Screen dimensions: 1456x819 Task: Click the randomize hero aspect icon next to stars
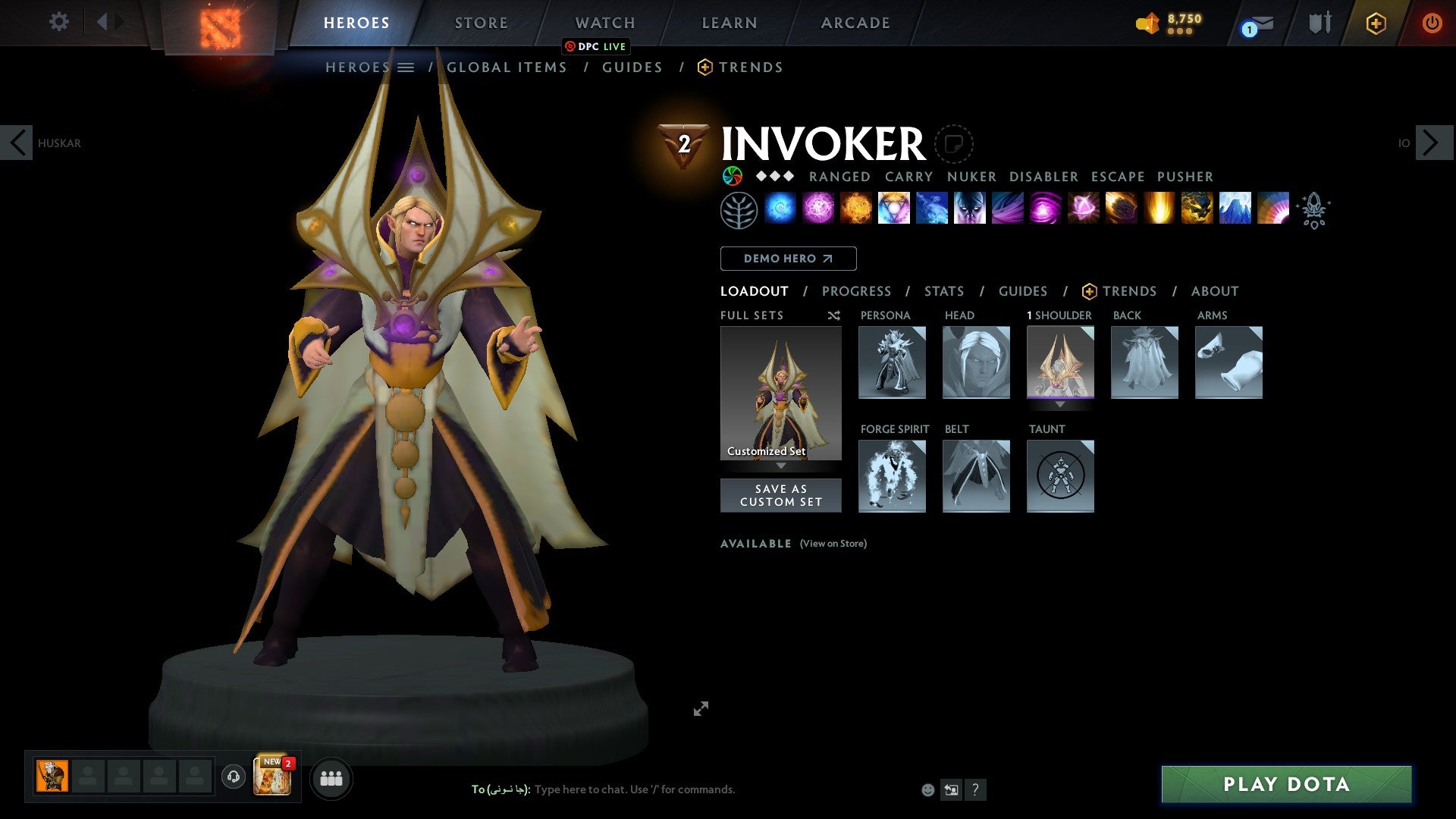click(733, 176)
